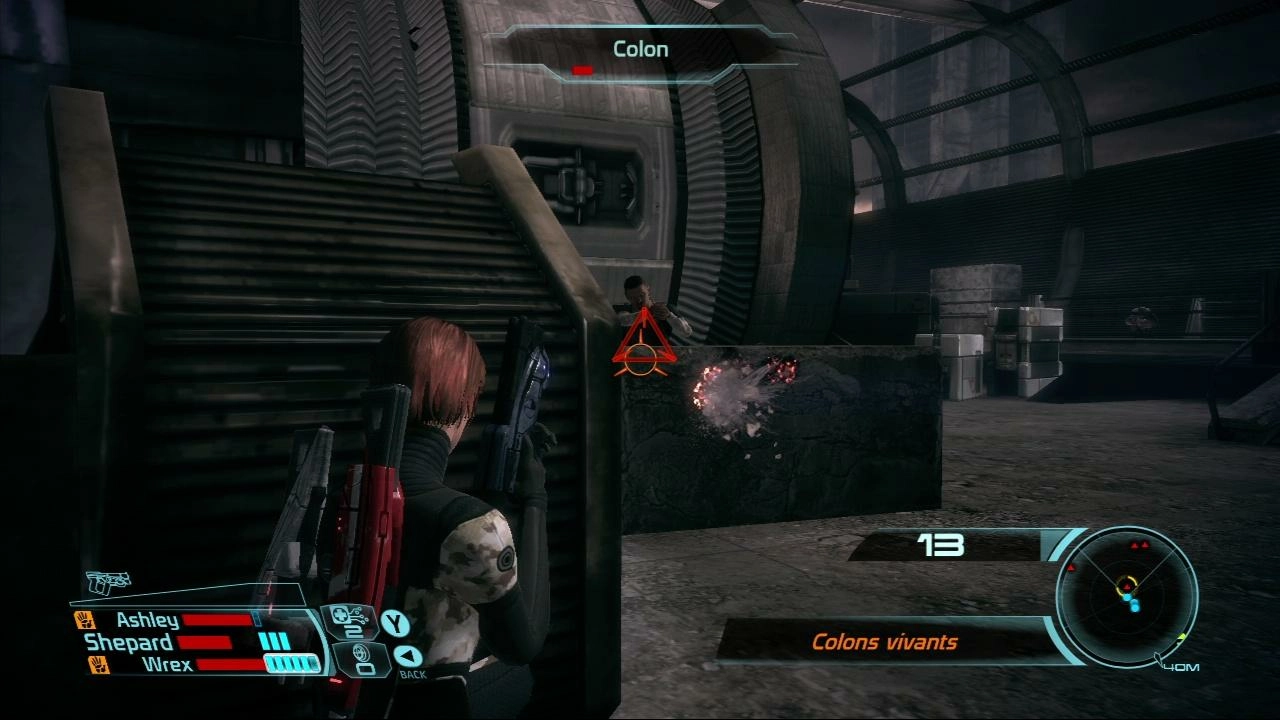Click the Colons vivants objective tracker
The width and height of the screenshot is (1280, 720).
[884, 642]
